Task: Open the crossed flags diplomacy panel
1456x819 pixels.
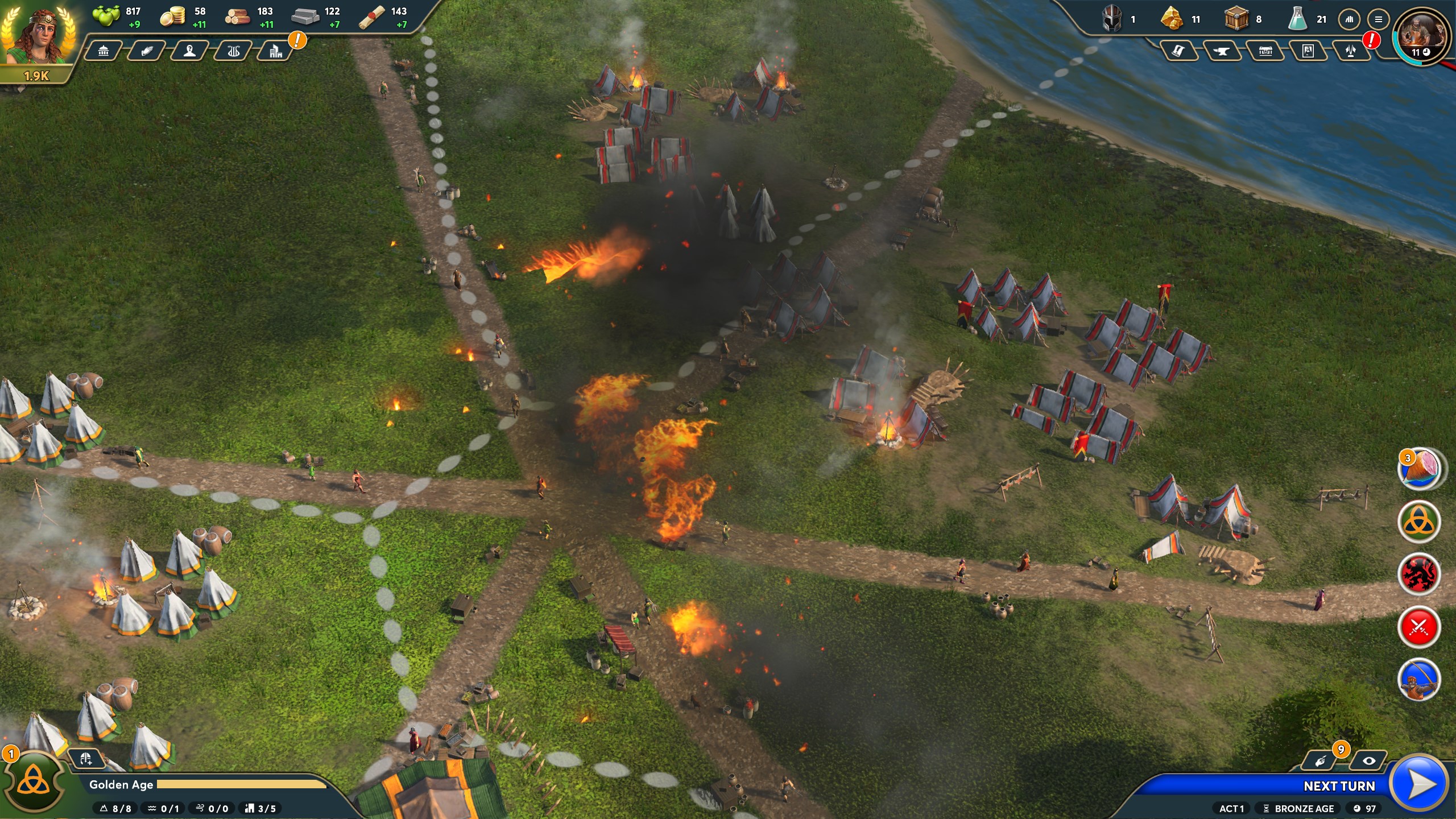Action: [x=1351, y=52]
